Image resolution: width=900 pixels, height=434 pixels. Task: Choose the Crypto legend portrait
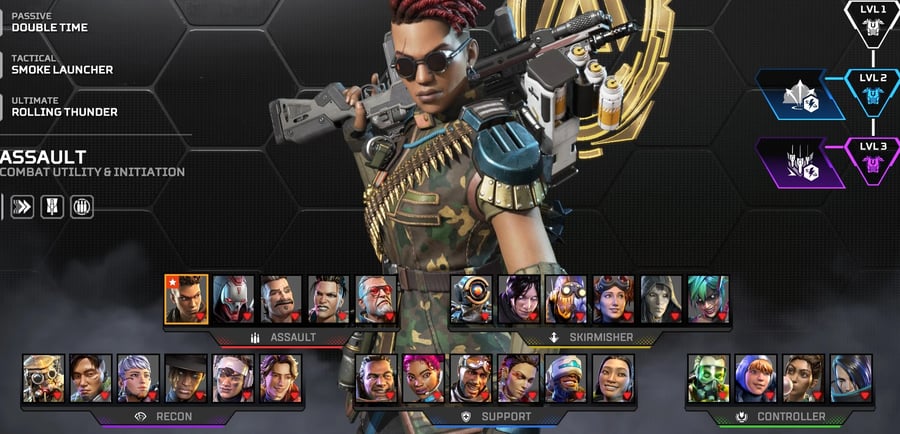point(90,378)
